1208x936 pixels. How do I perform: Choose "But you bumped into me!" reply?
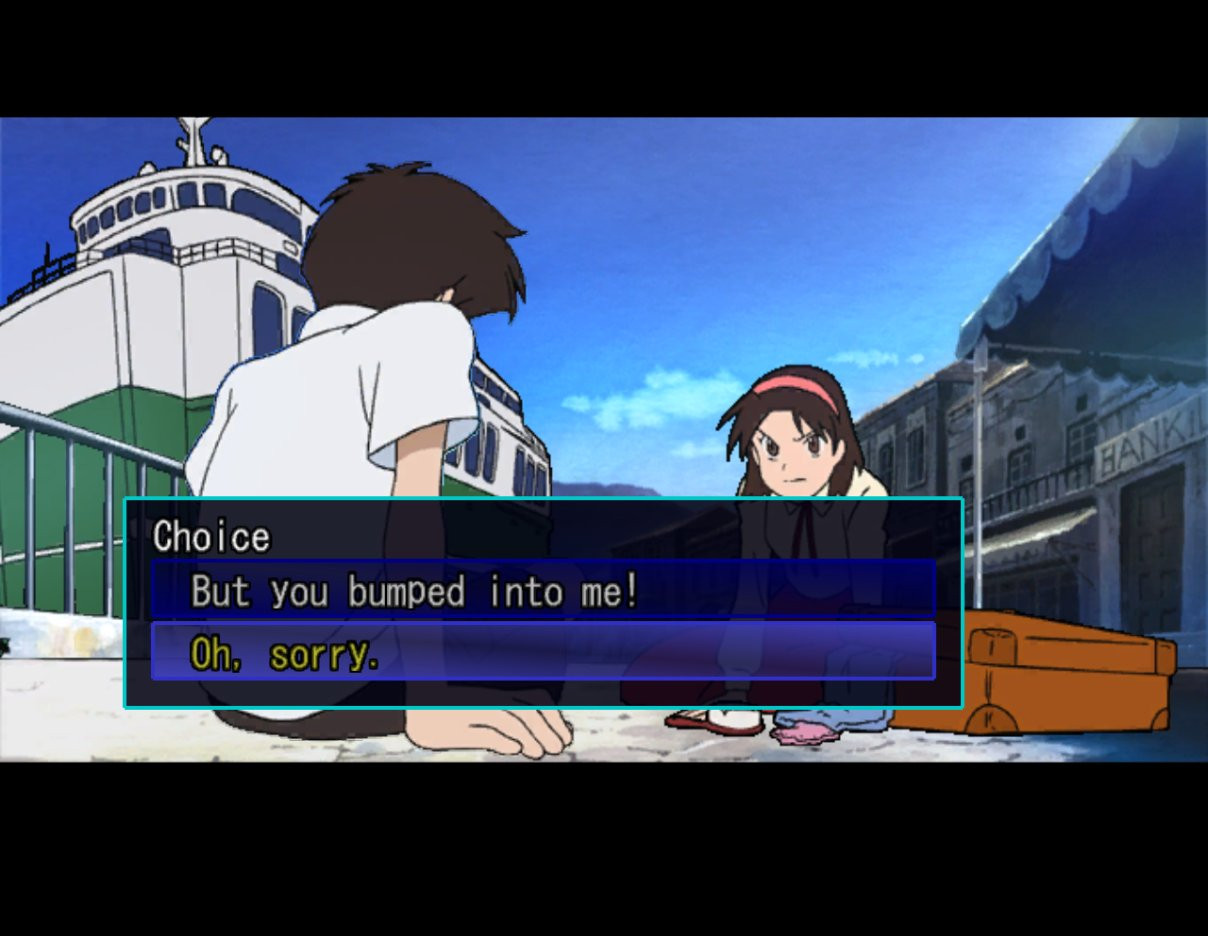(414, 591)
